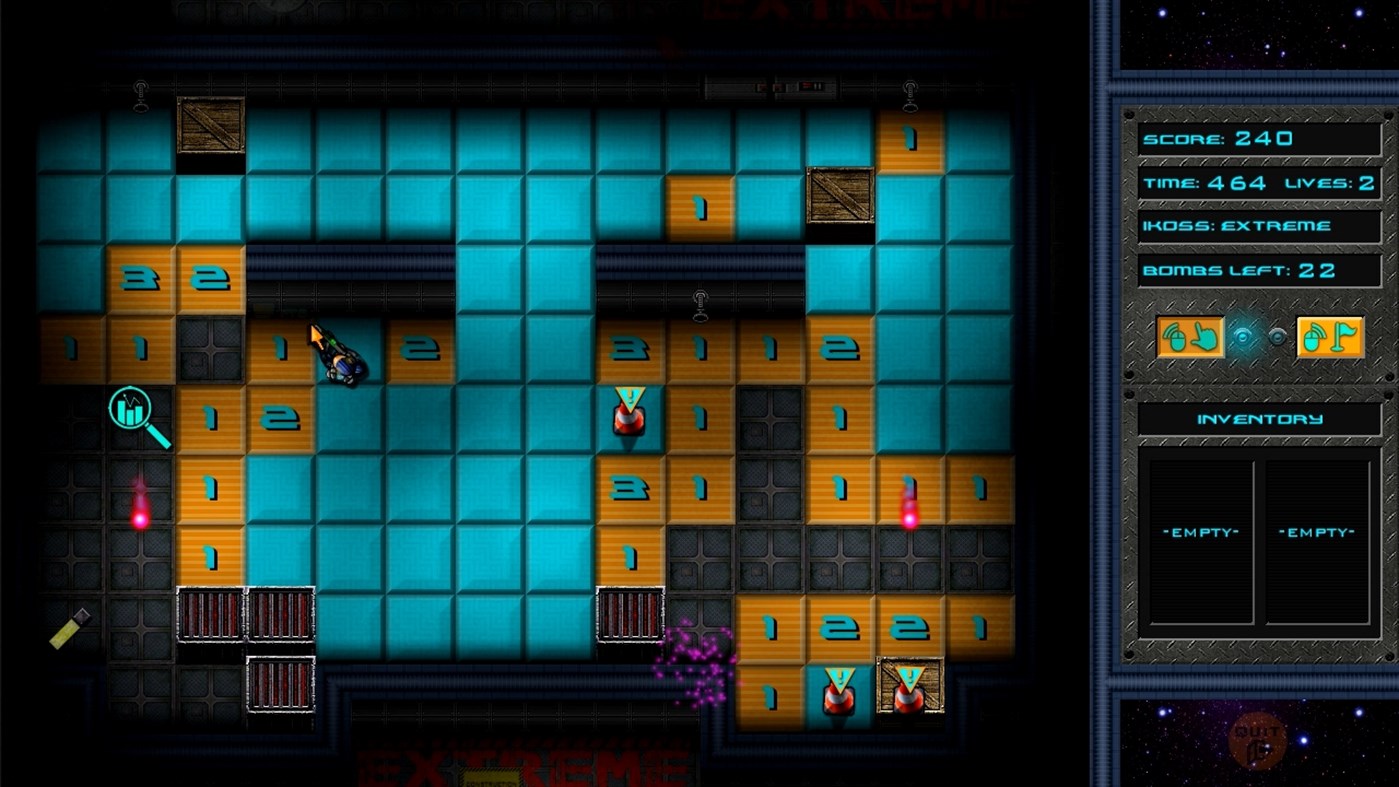The image size is (1399, 787).
Task: Click the flagged cone on the bottom crate
Action: 908,687
